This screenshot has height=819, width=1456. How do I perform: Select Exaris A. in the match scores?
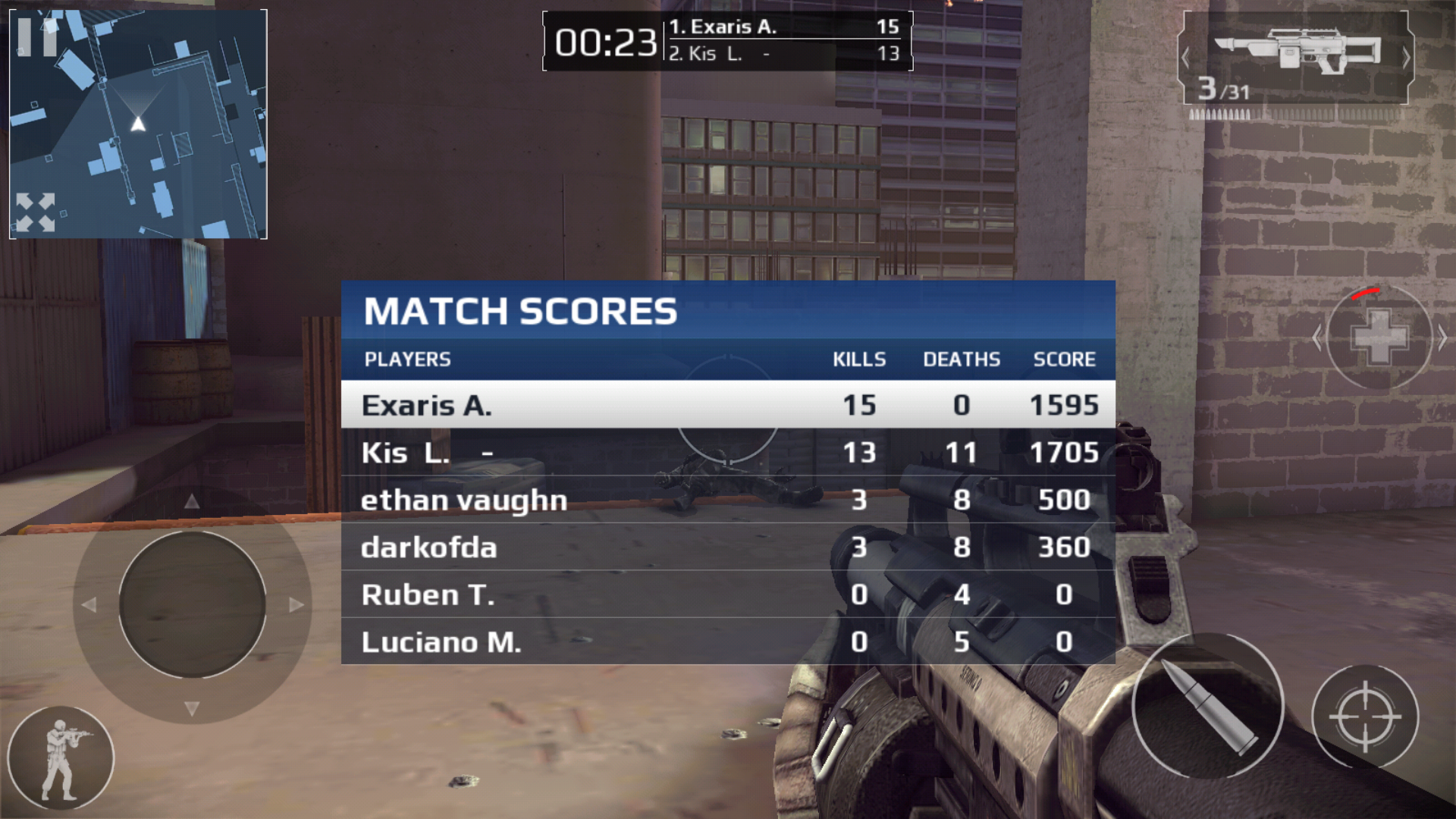[x=728, y=405]
